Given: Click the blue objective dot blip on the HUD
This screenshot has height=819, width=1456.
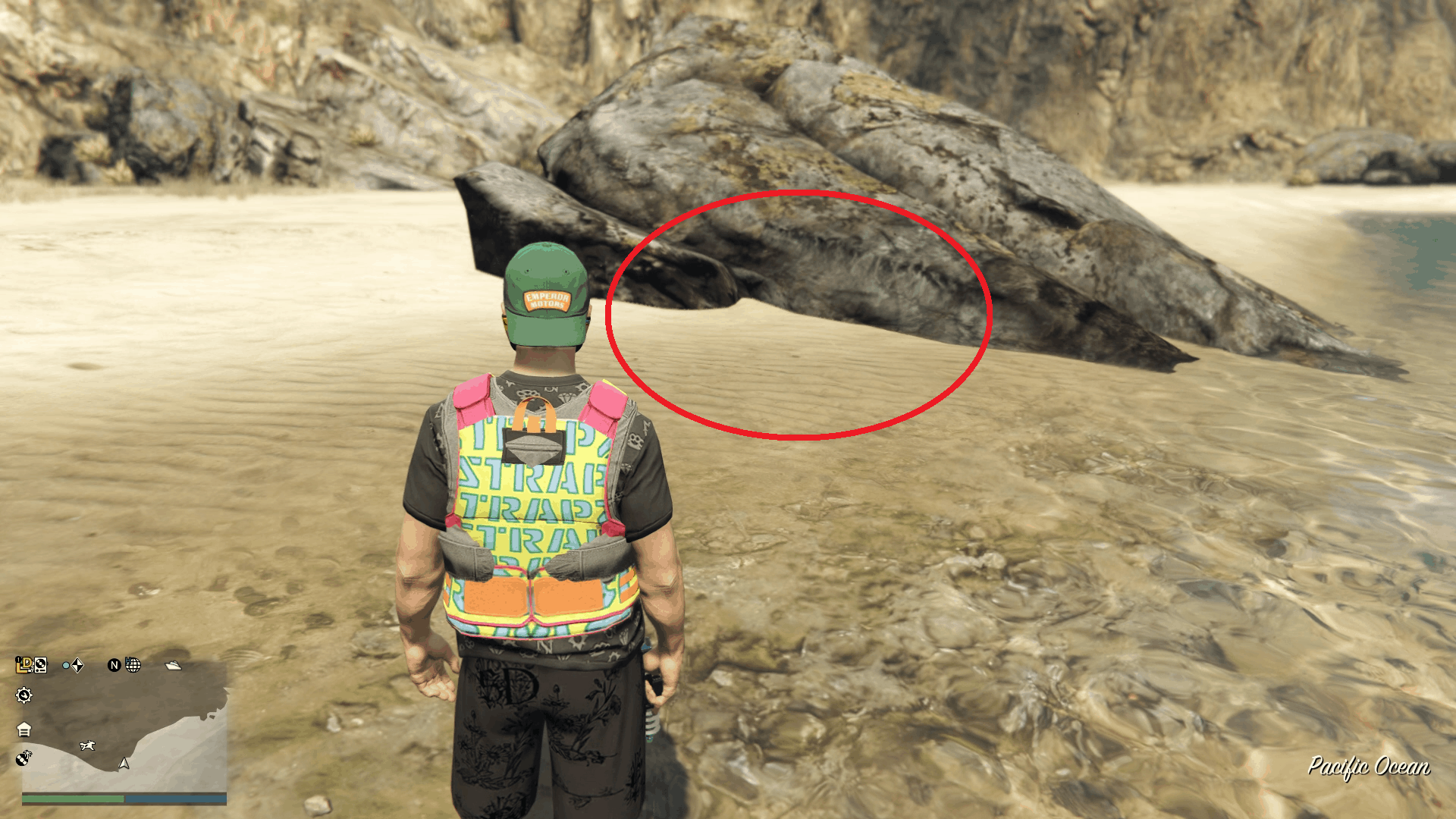Looking at the screenshot, I should (65, 666).
